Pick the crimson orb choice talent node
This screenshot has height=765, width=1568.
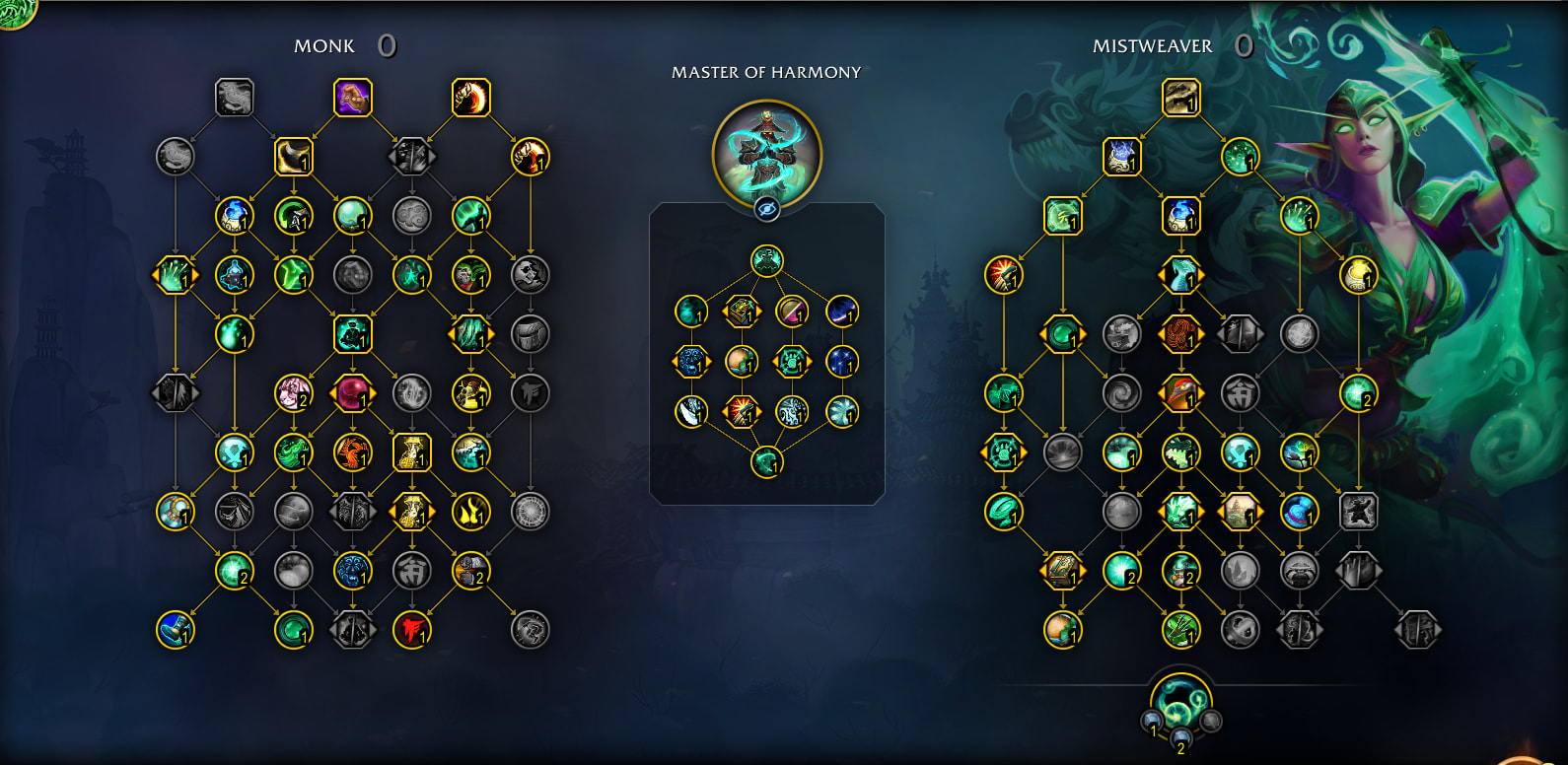[352, 393]
